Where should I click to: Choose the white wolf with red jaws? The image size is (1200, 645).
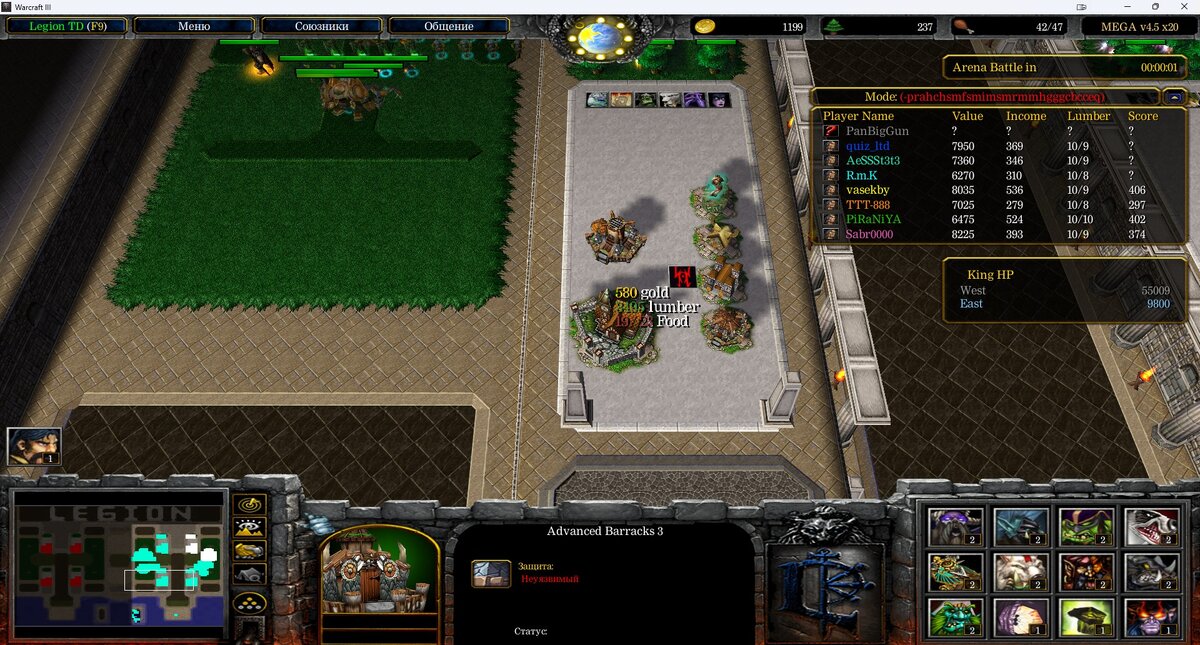click(1150, 526)
